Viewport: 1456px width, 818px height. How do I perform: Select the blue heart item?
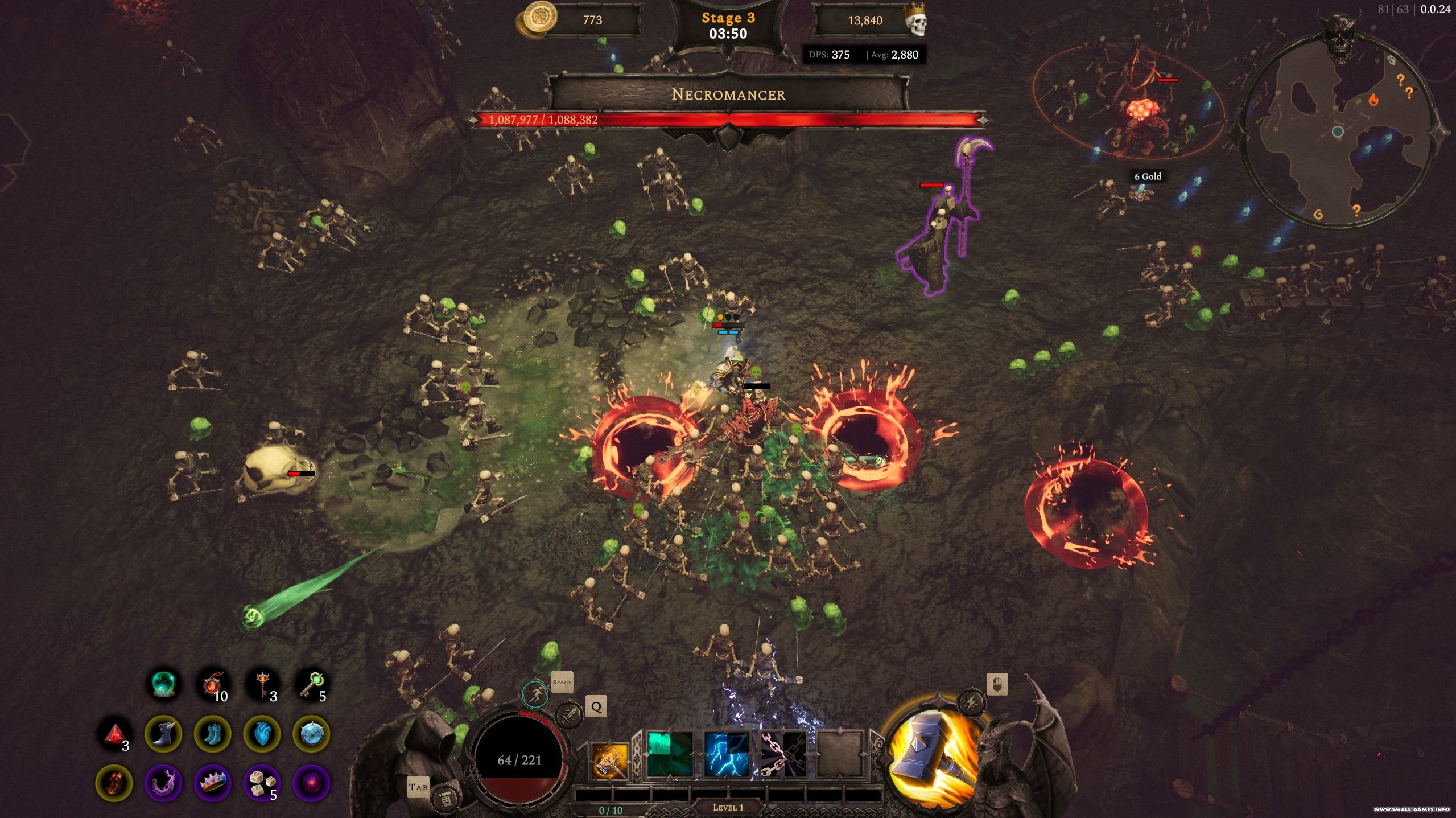262,734
